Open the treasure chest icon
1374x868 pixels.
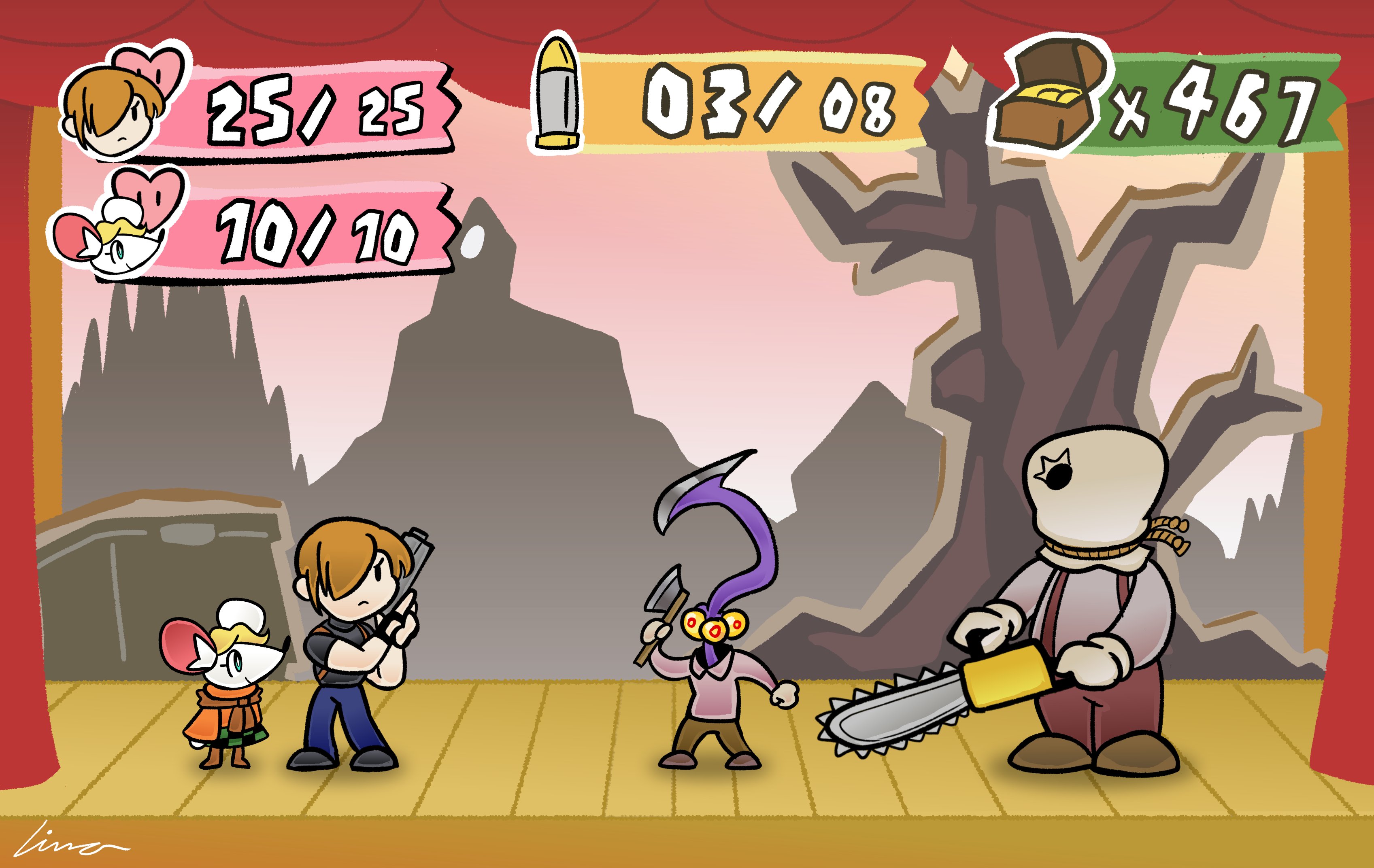[x=1049, y=102]
